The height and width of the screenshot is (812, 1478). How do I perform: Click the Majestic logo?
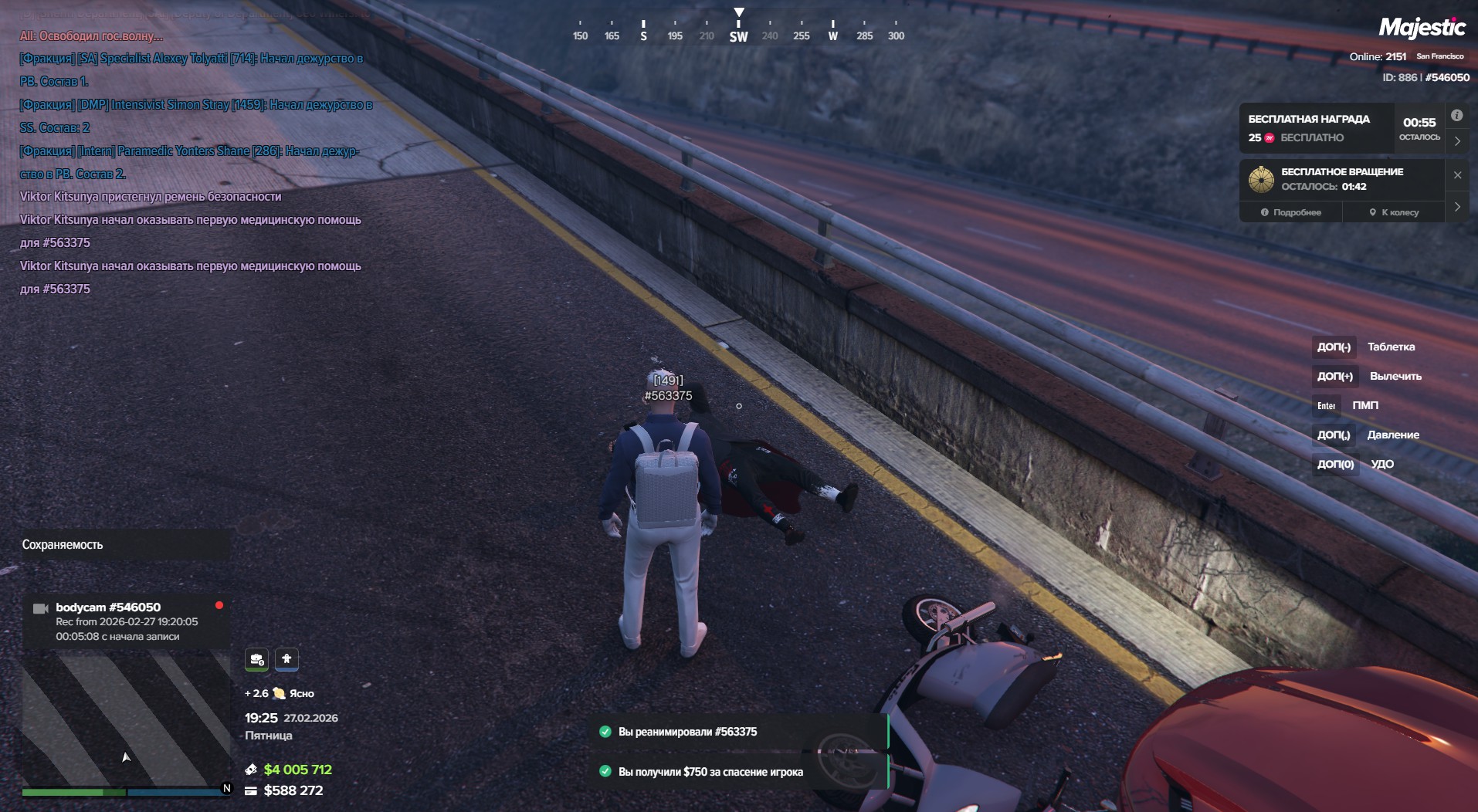[1422, 28]
